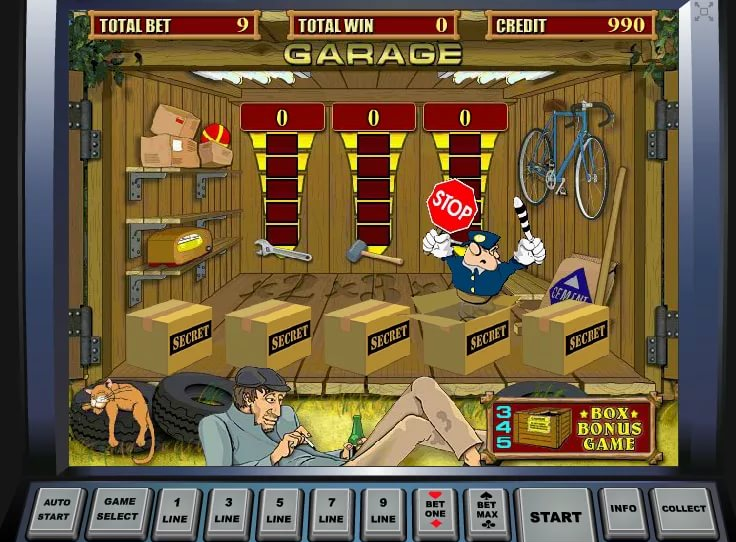Open the Game Select menu
The image size is (736, 542).
(x=120, y=512)
